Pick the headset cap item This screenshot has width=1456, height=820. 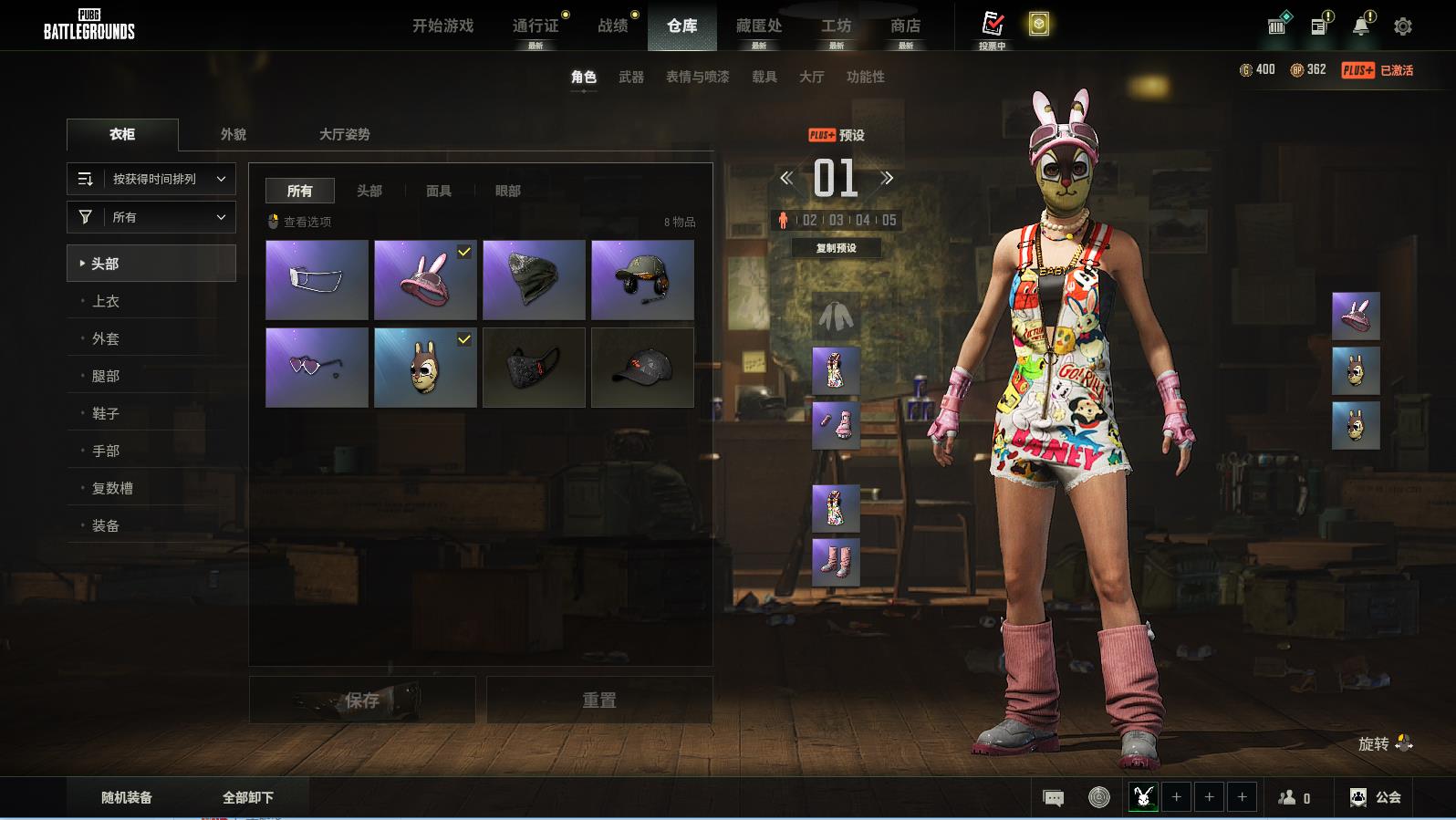point(642,280)
